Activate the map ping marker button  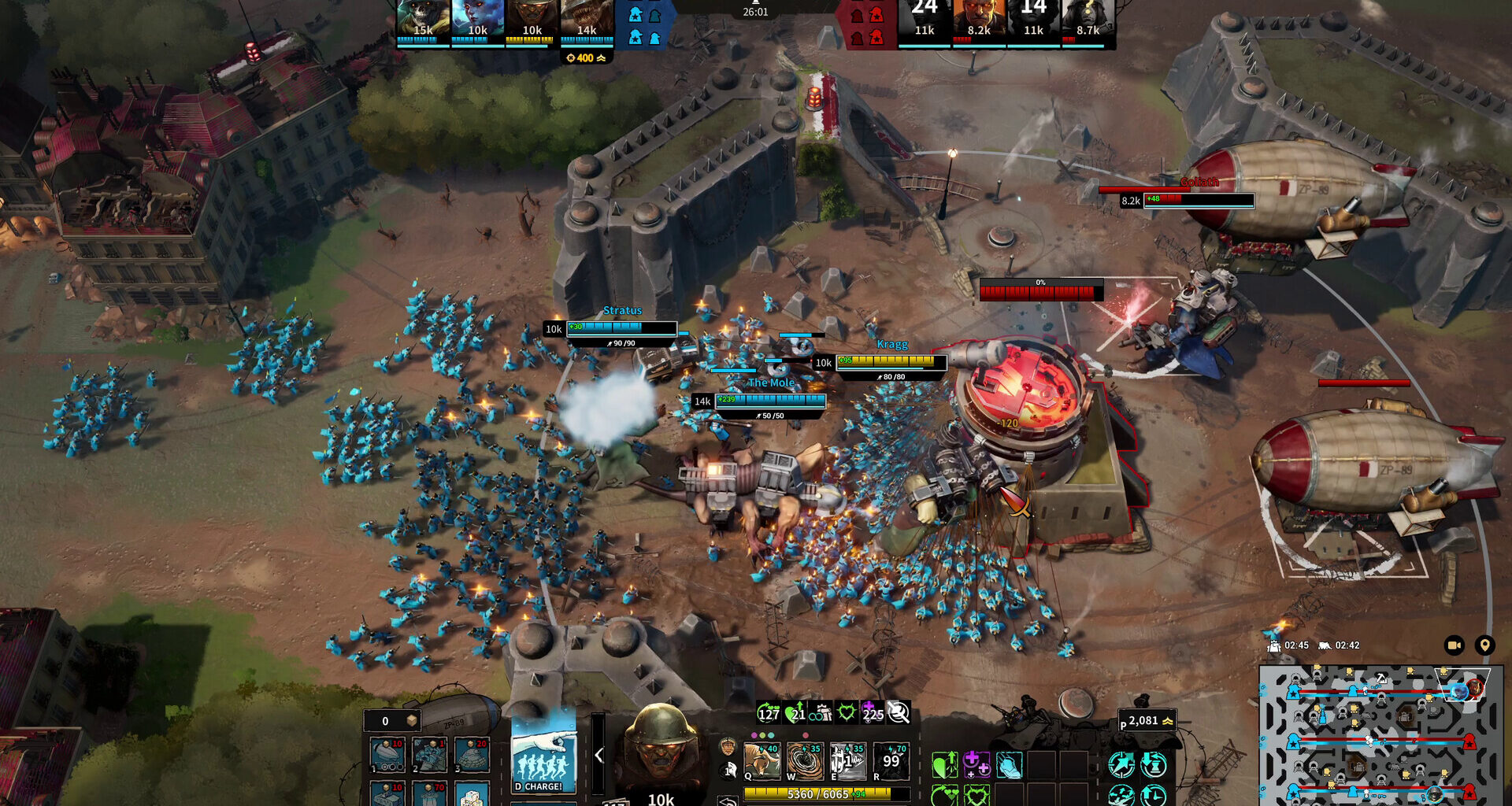(1484, 645)
